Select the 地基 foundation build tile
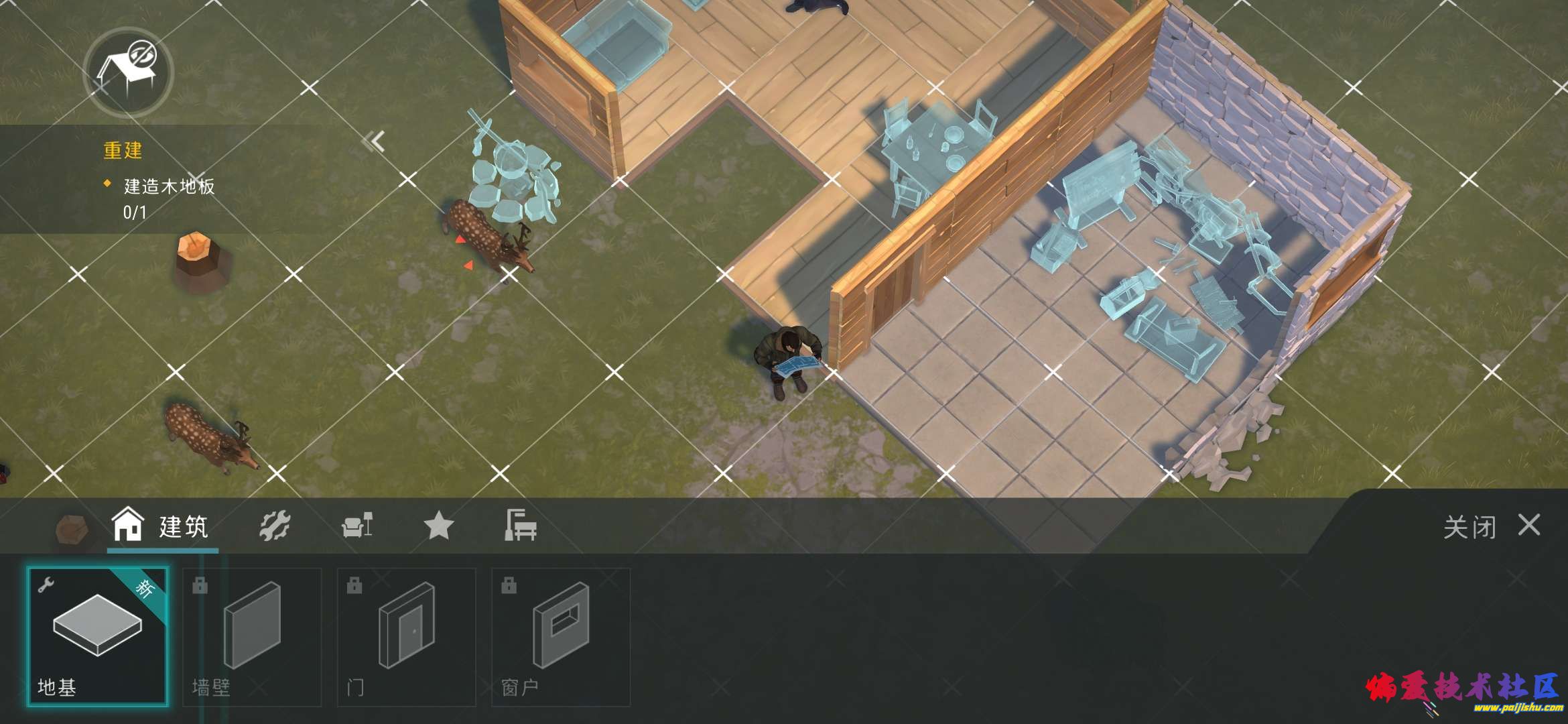1568x724 pixels. (98, 636)
